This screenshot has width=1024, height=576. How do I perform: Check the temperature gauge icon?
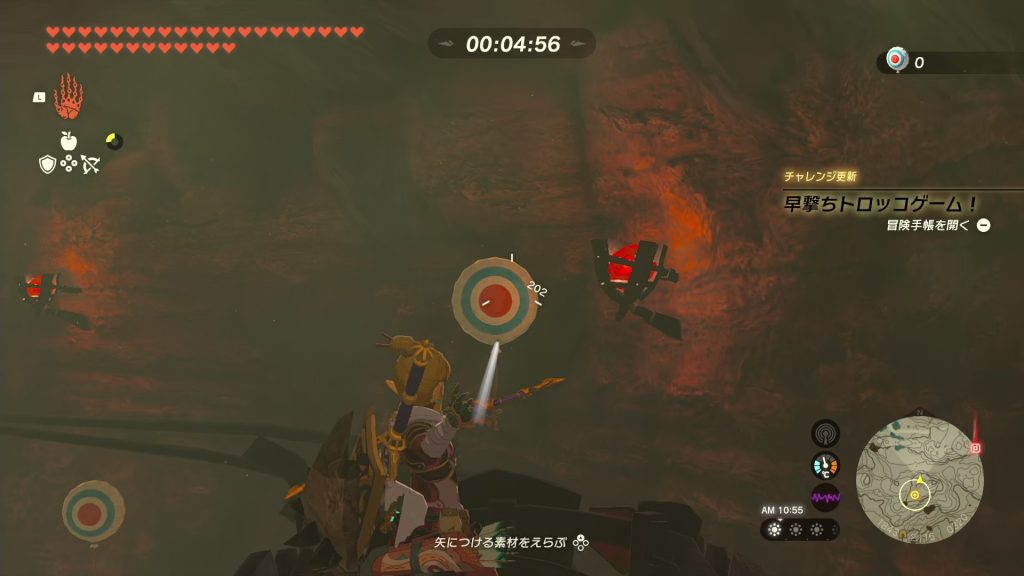coord(825,465)
